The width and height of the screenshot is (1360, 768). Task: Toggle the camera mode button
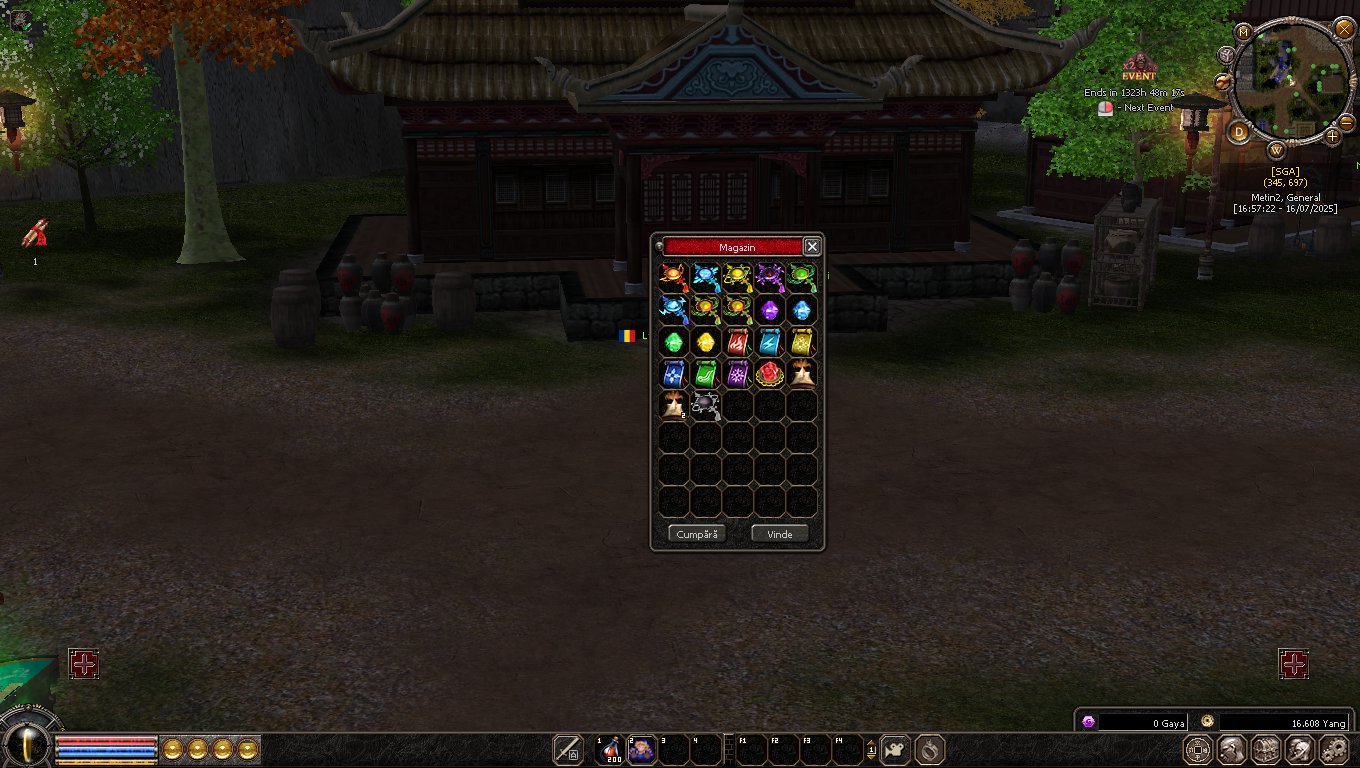coord(895,749)
